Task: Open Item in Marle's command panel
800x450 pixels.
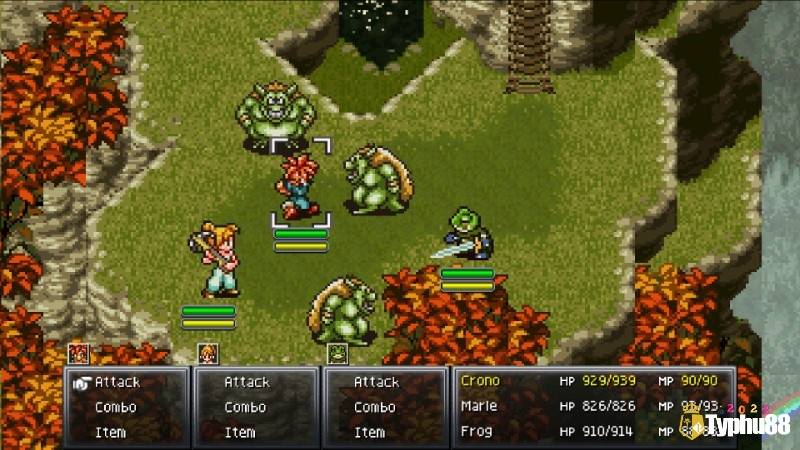Action: [x=239, y=432]
